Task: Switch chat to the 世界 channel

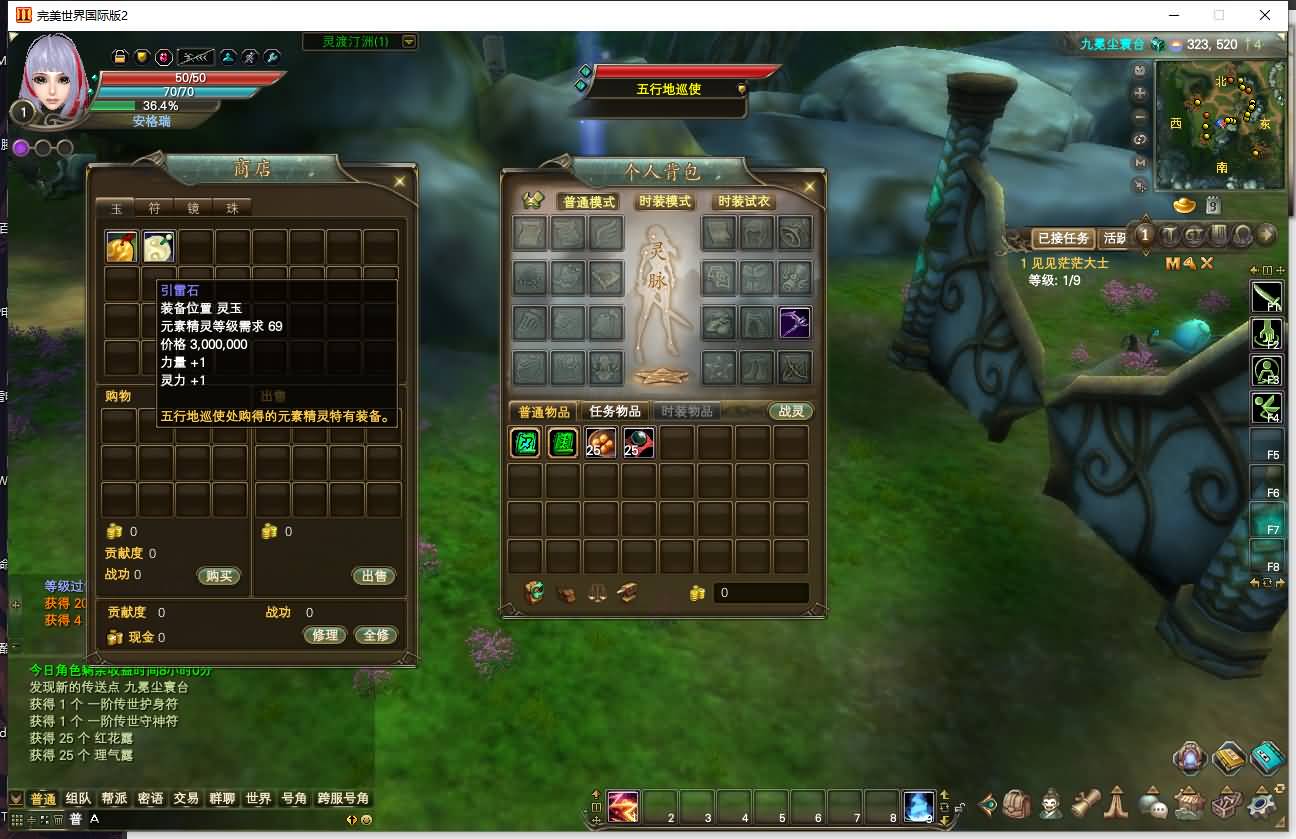Action: tap(258, 798)
